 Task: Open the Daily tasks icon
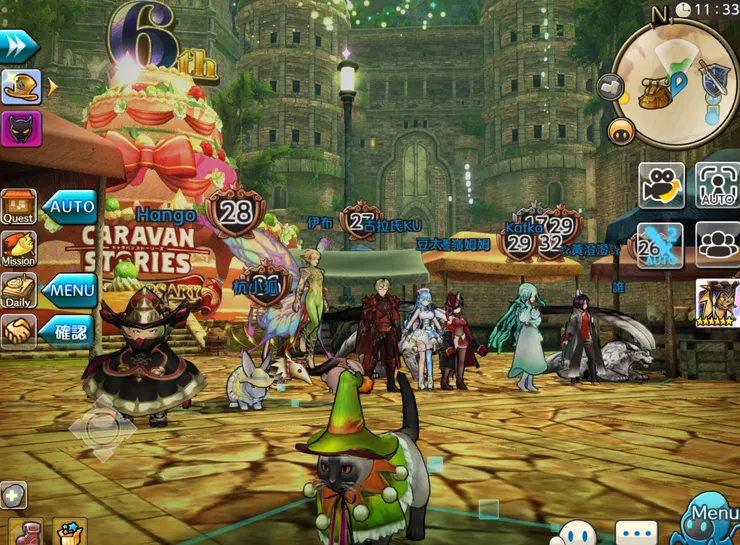click(x=18, y=290)
